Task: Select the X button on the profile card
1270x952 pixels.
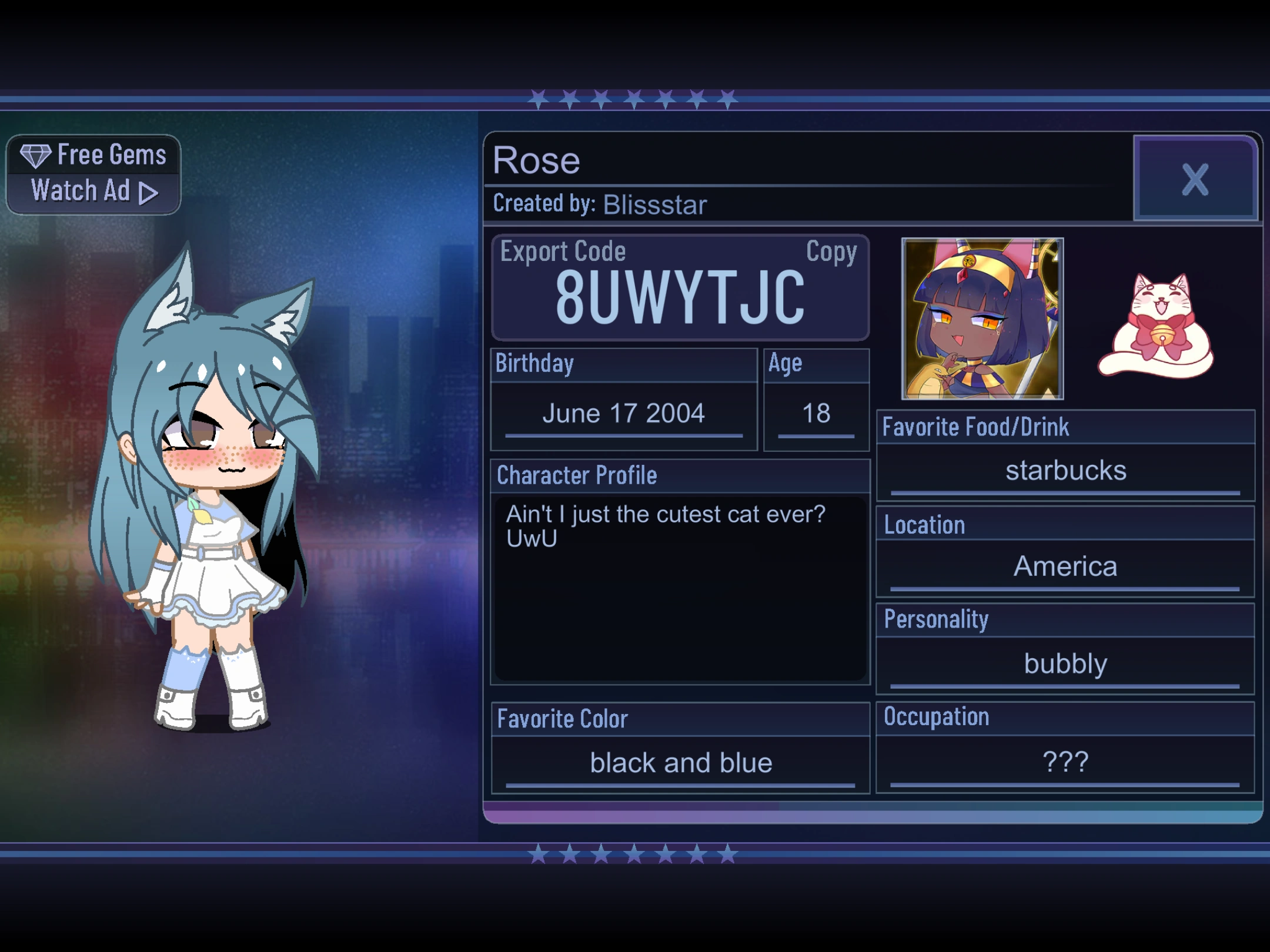Action: pos(1195,180)
